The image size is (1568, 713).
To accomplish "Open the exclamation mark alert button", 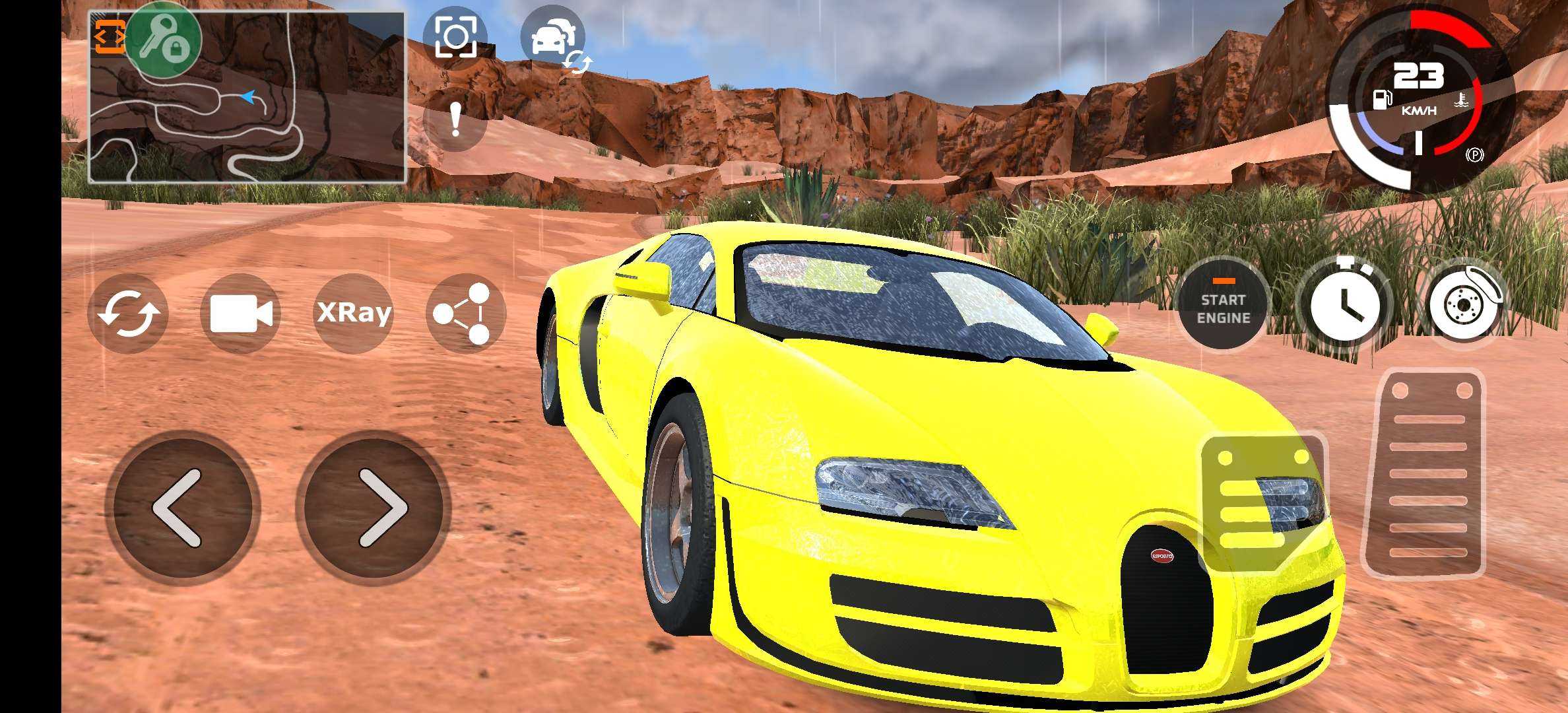I will 455,120.
